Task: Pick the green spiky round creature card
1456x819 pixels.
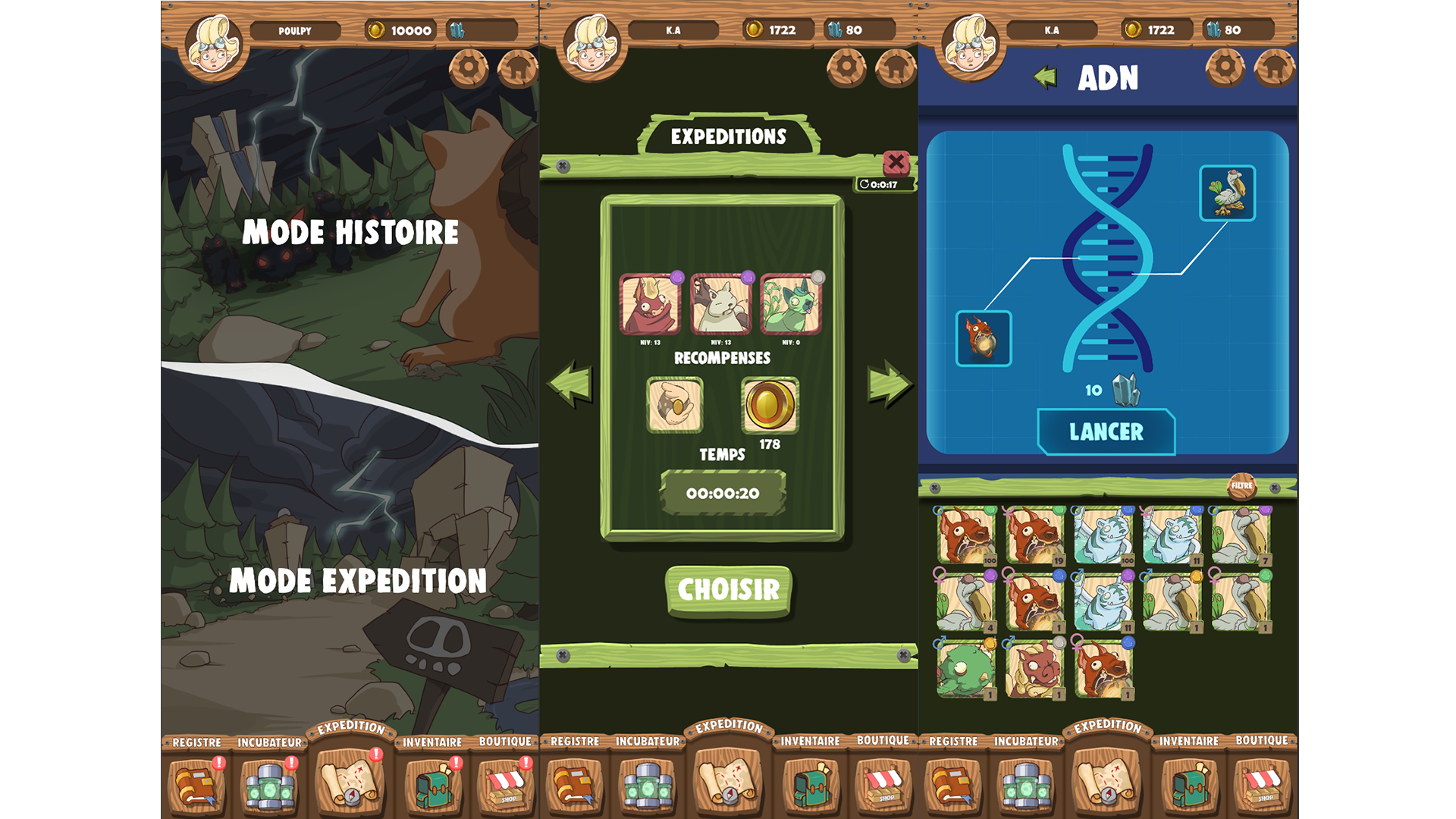Action: (x=965, y=670)
